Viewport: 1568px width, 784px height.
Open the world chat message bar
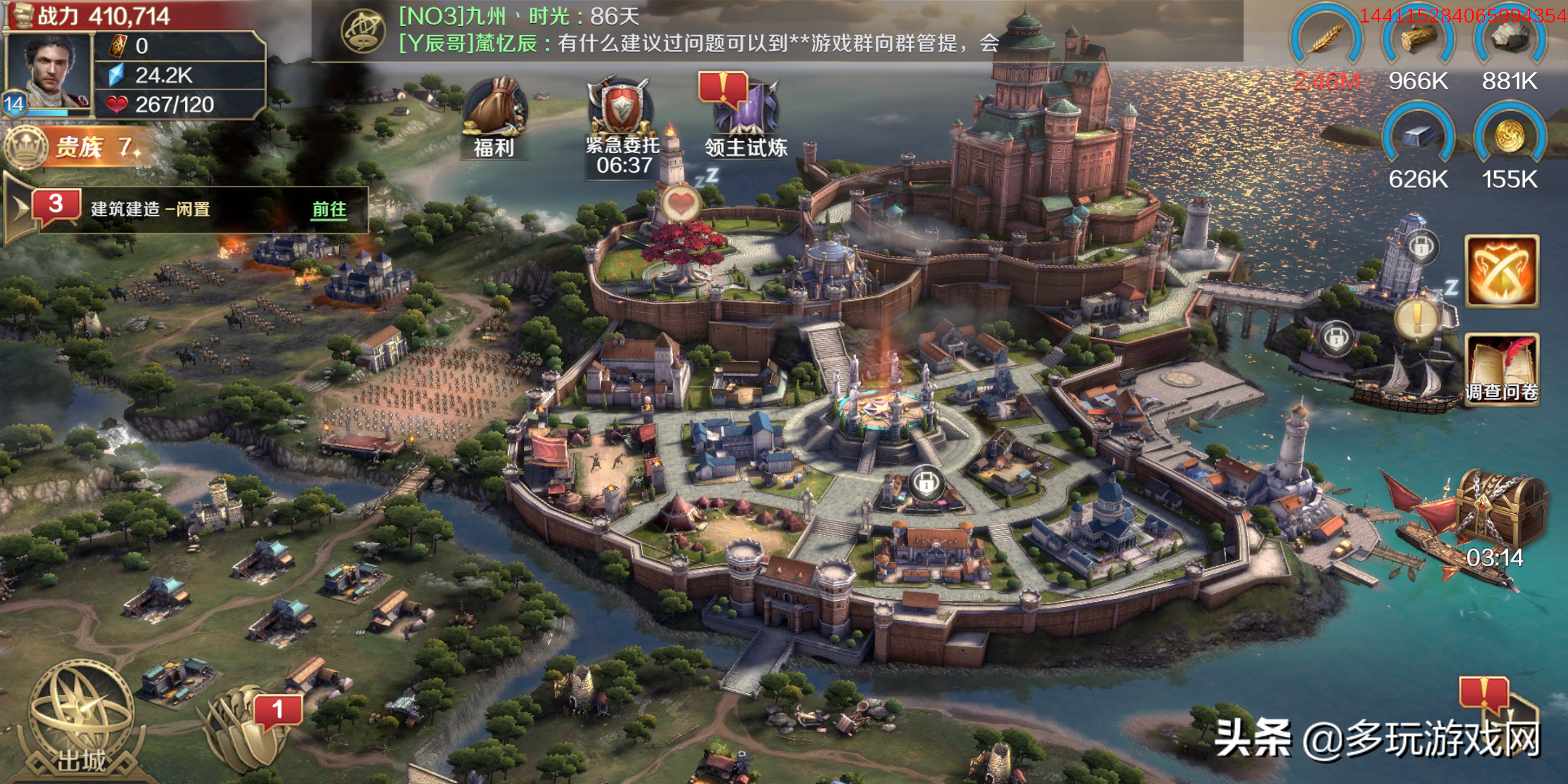click(x=697, y=30)
